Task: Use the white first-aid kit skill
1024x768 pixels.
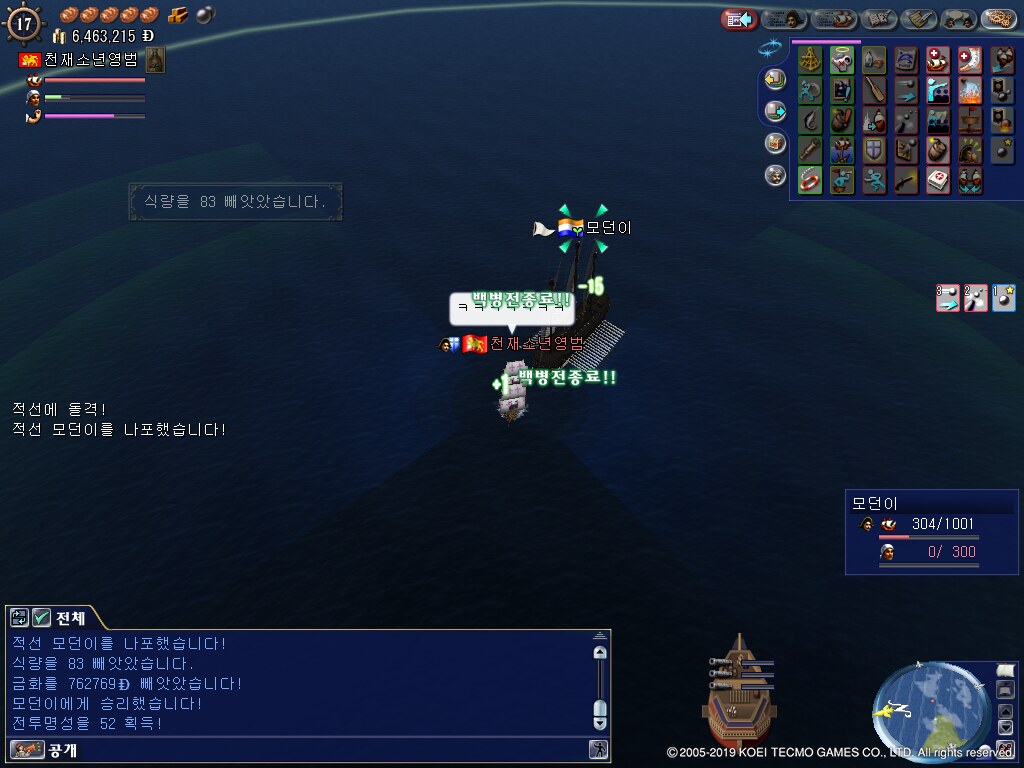Action: tap(938, 180)
